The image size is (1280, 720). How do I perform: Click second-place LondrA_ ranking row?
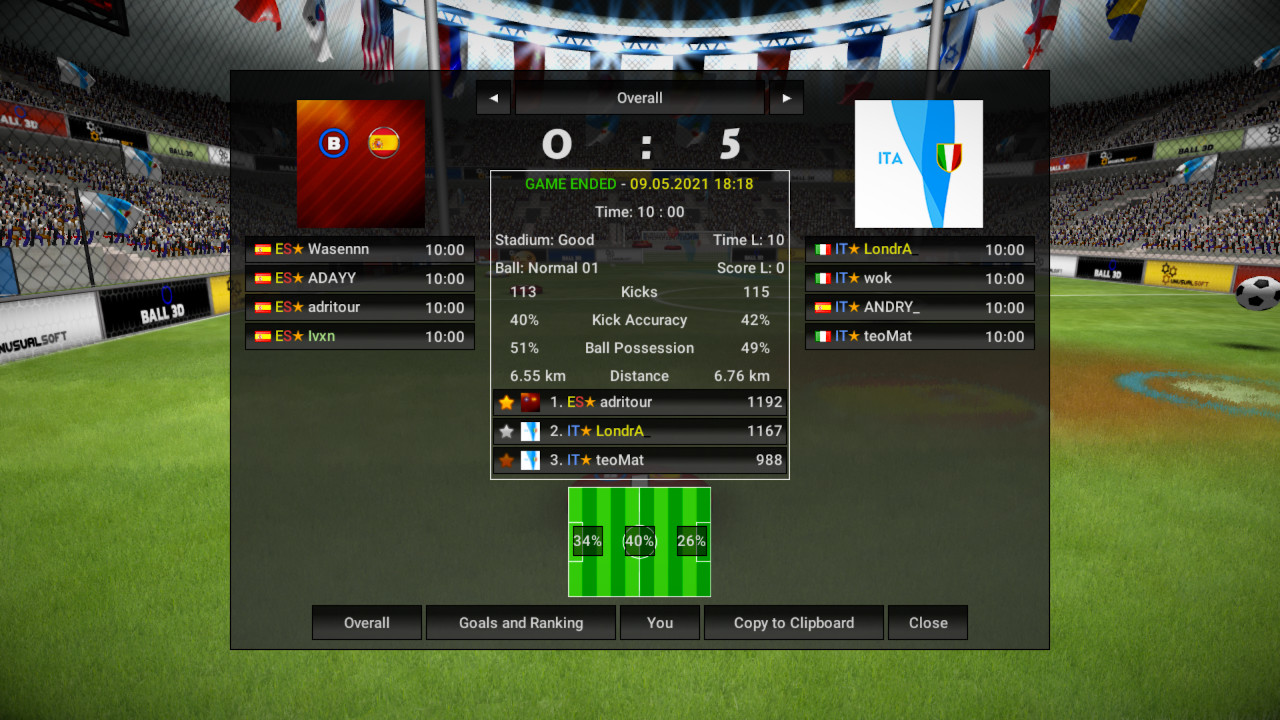[x=639, y=431]
